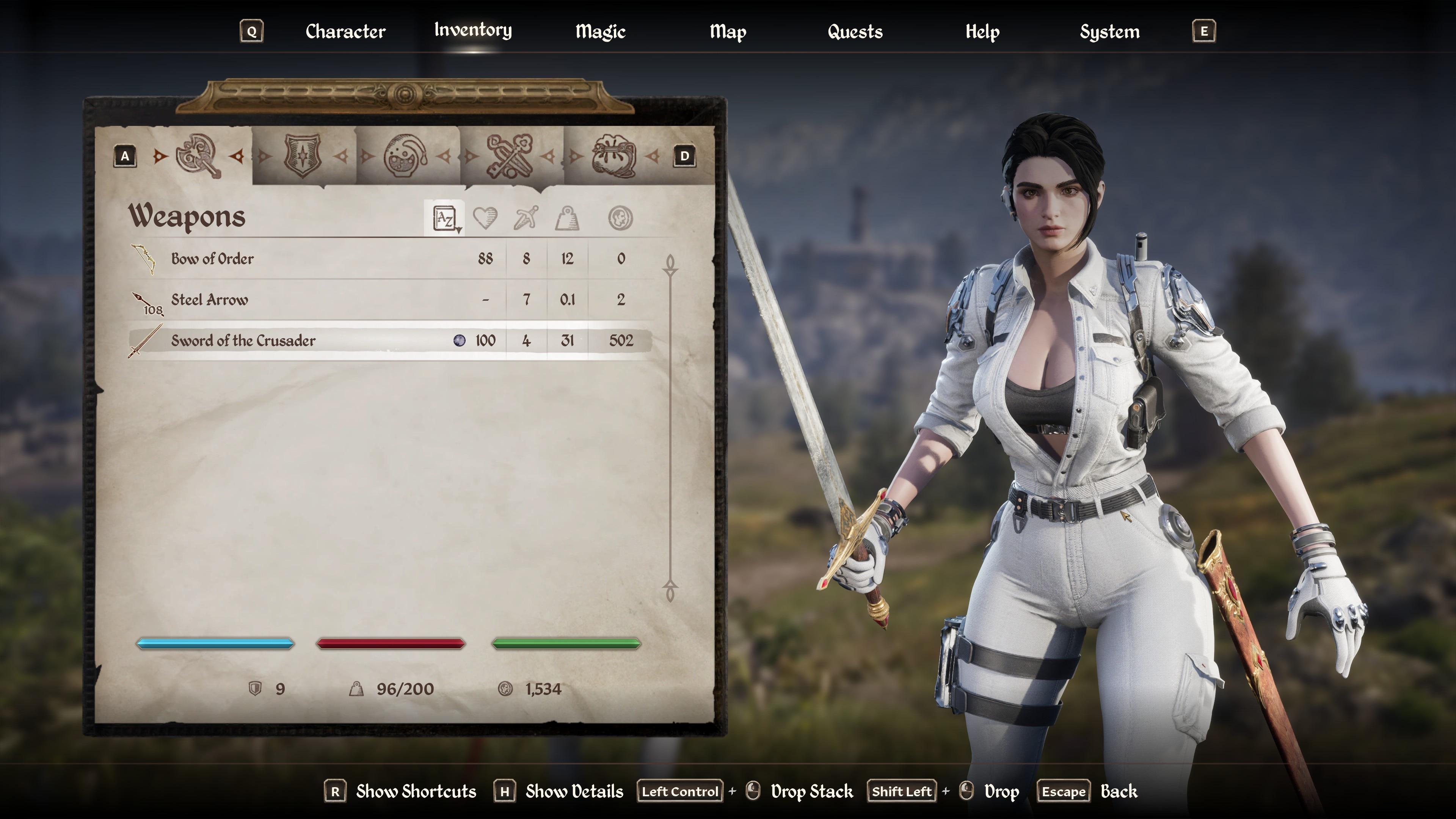Switch to the armor shield category
1456x819 pixels.
pos(303,156)
